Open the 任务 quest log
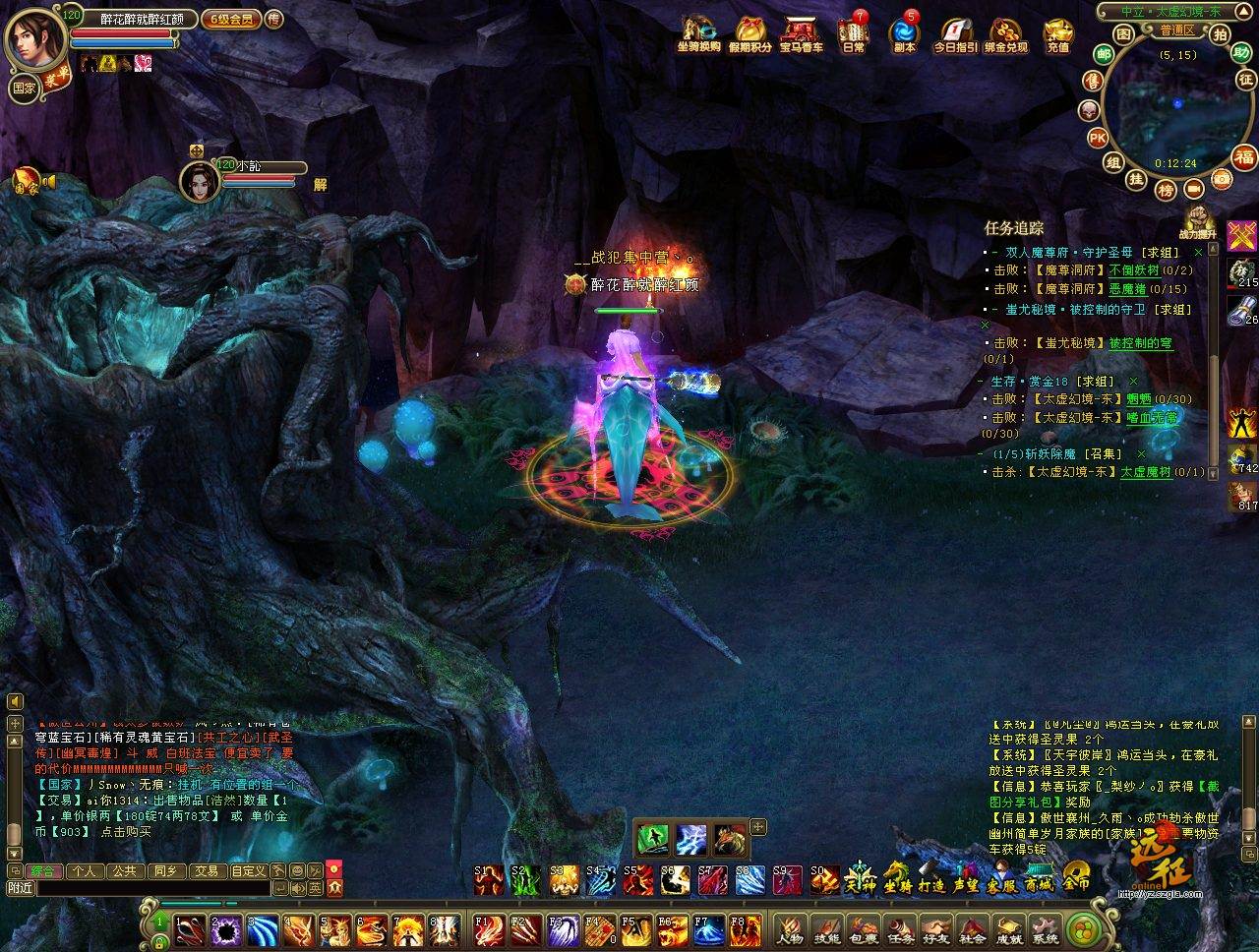This screenshot has height=952, width=1259. (900, 927)
